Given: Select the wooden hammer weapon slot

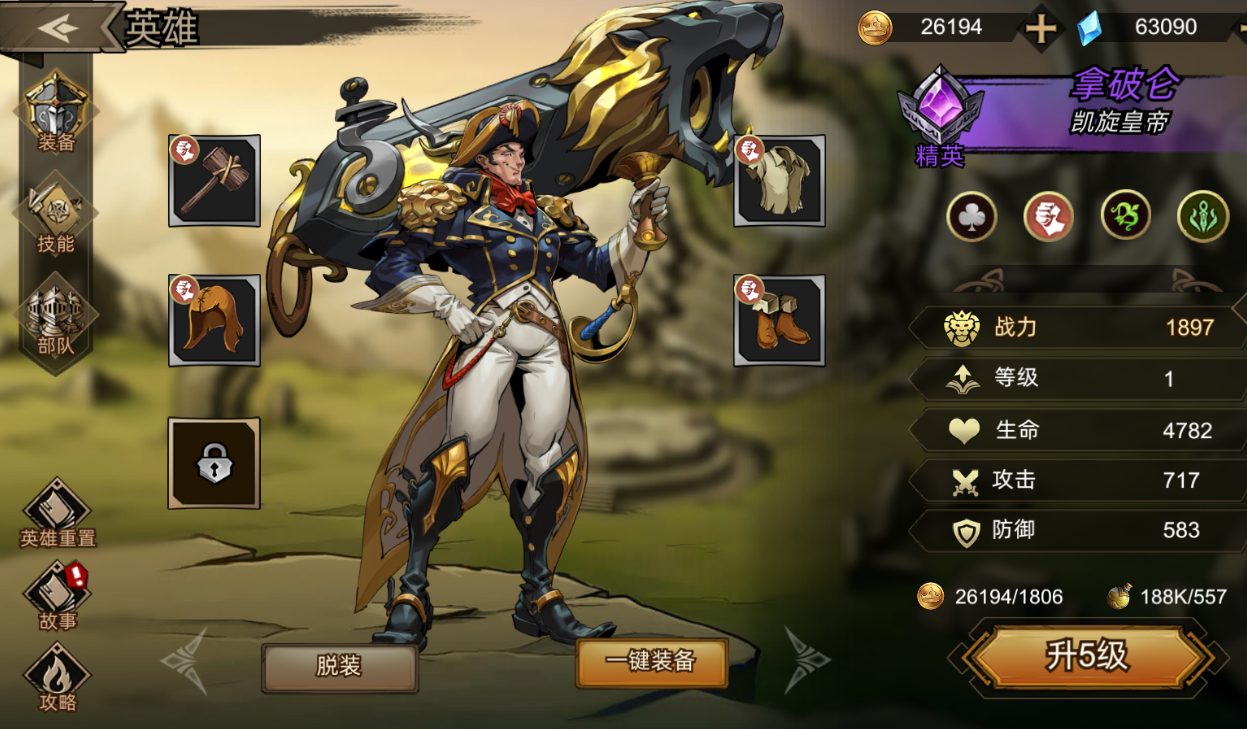Looking at the screenshot, I should tap(214, 181).
